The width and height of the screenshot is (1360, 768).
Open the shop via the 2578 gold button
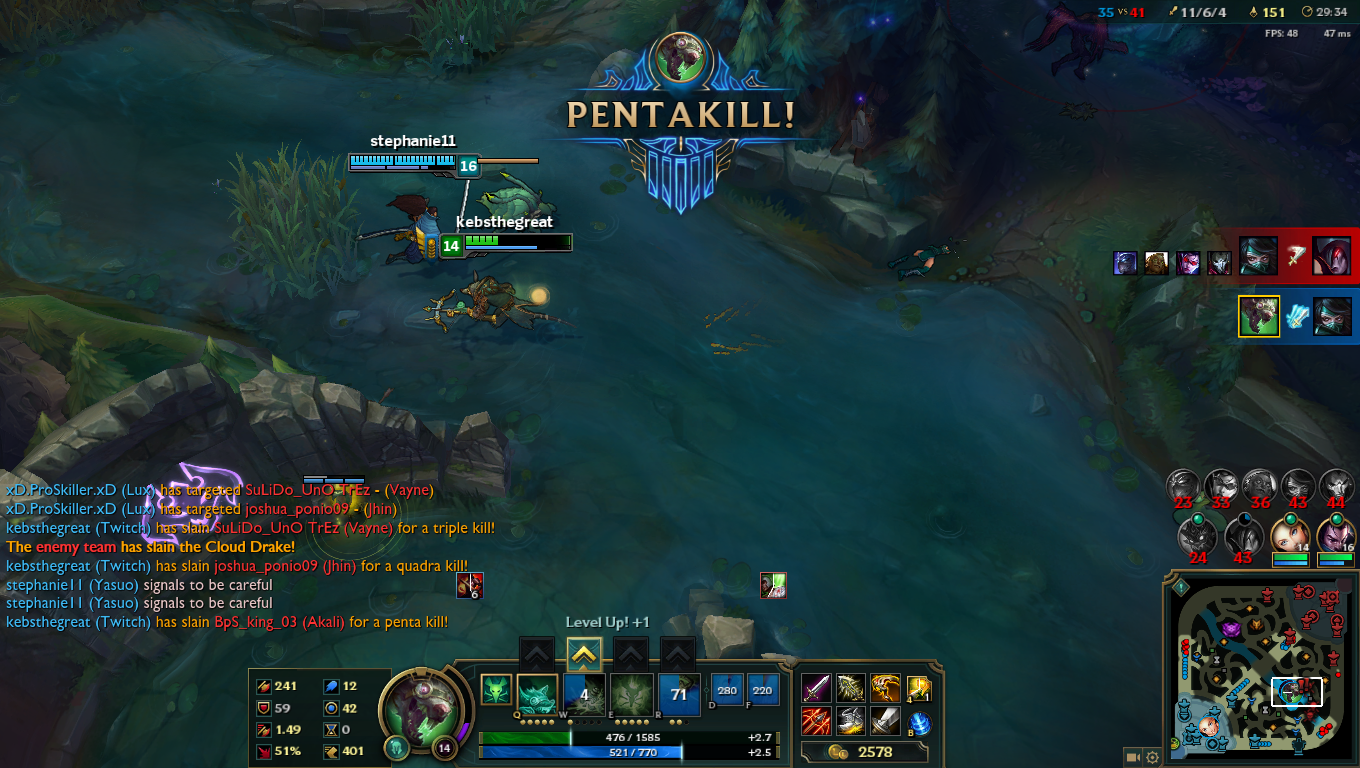click(864, 752)
